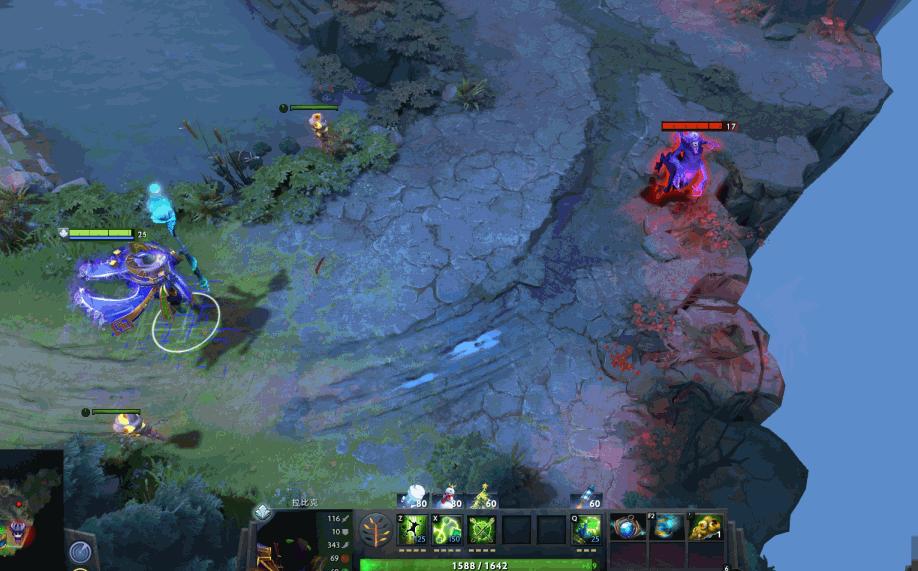This screenshot has height=571, width=918.
Task: Click the diamond badge above the hero portrait
Action: click(x=262, y=512)
